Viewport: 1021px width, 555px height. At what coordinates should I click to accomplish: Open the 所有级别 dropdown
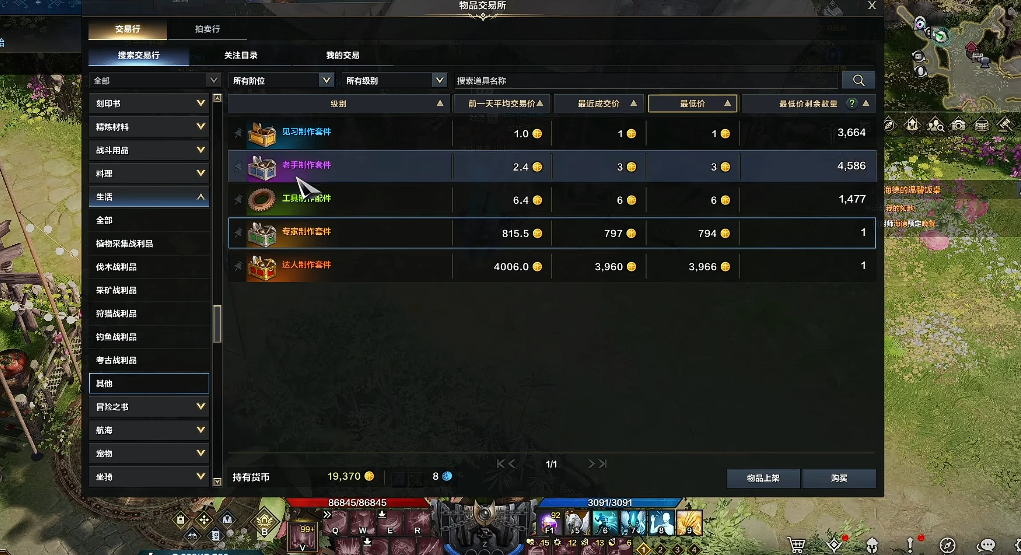click(x=395, y=80)
